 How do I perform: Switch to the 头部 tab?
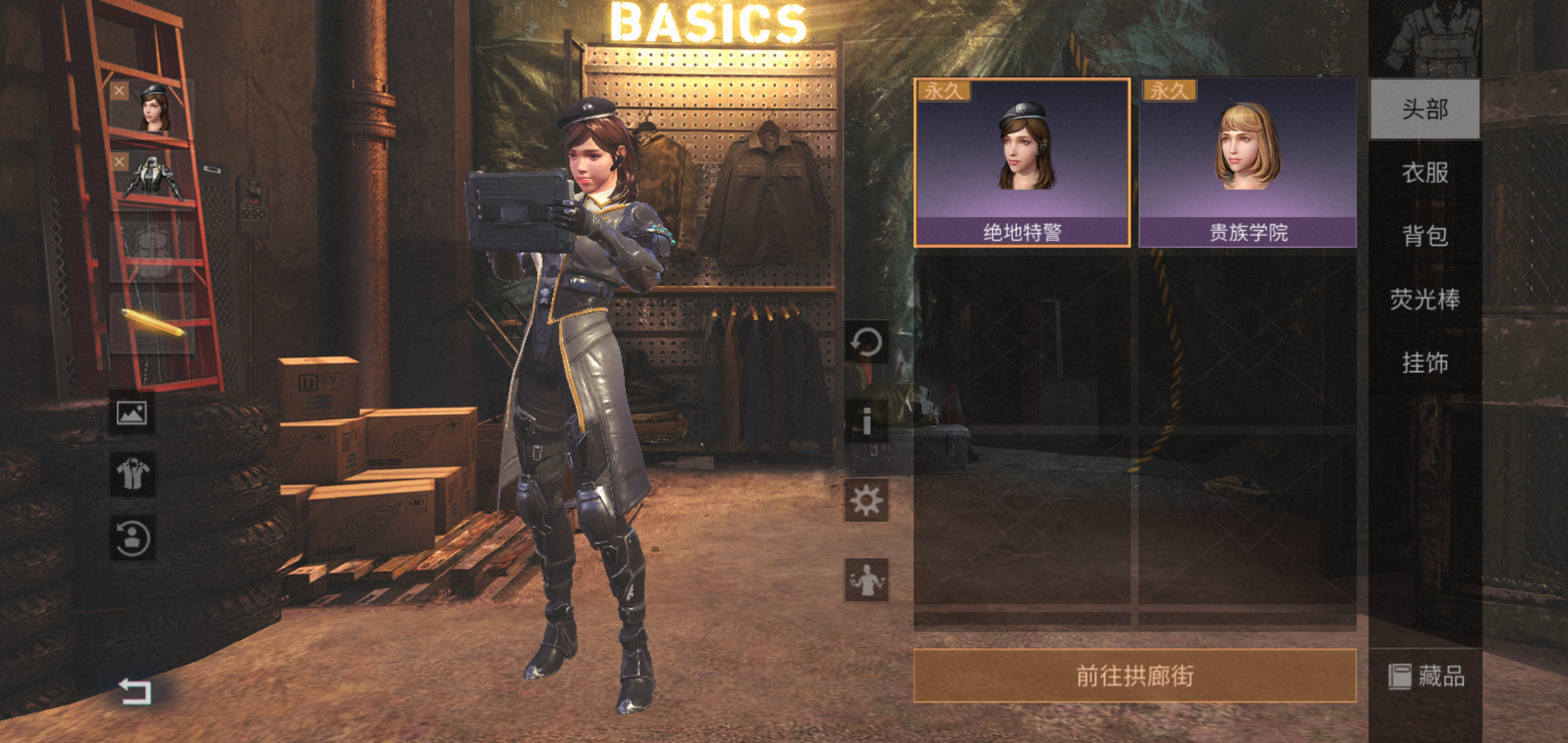(1425, 109)
